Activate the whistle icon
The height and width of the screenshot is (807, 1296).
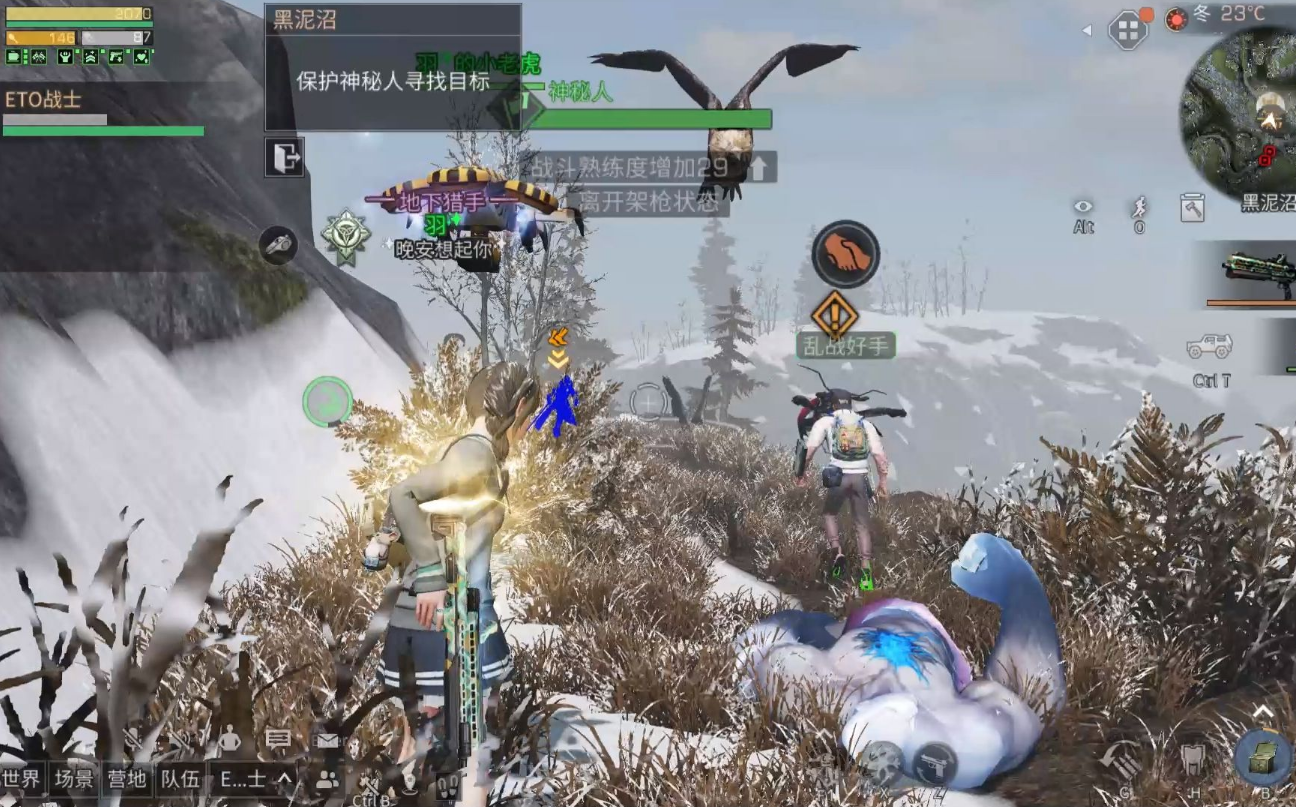[x=277, y=245]
